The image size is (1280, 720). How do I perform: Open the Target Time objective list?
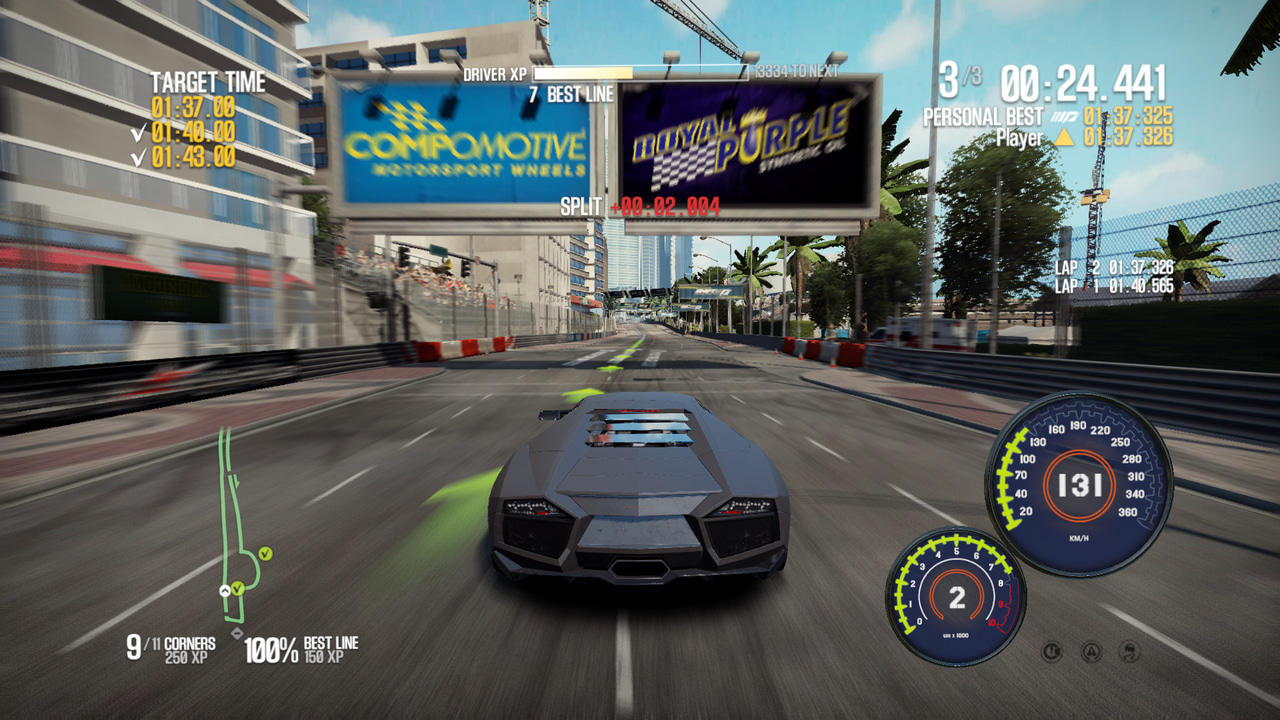click(208, 82)
